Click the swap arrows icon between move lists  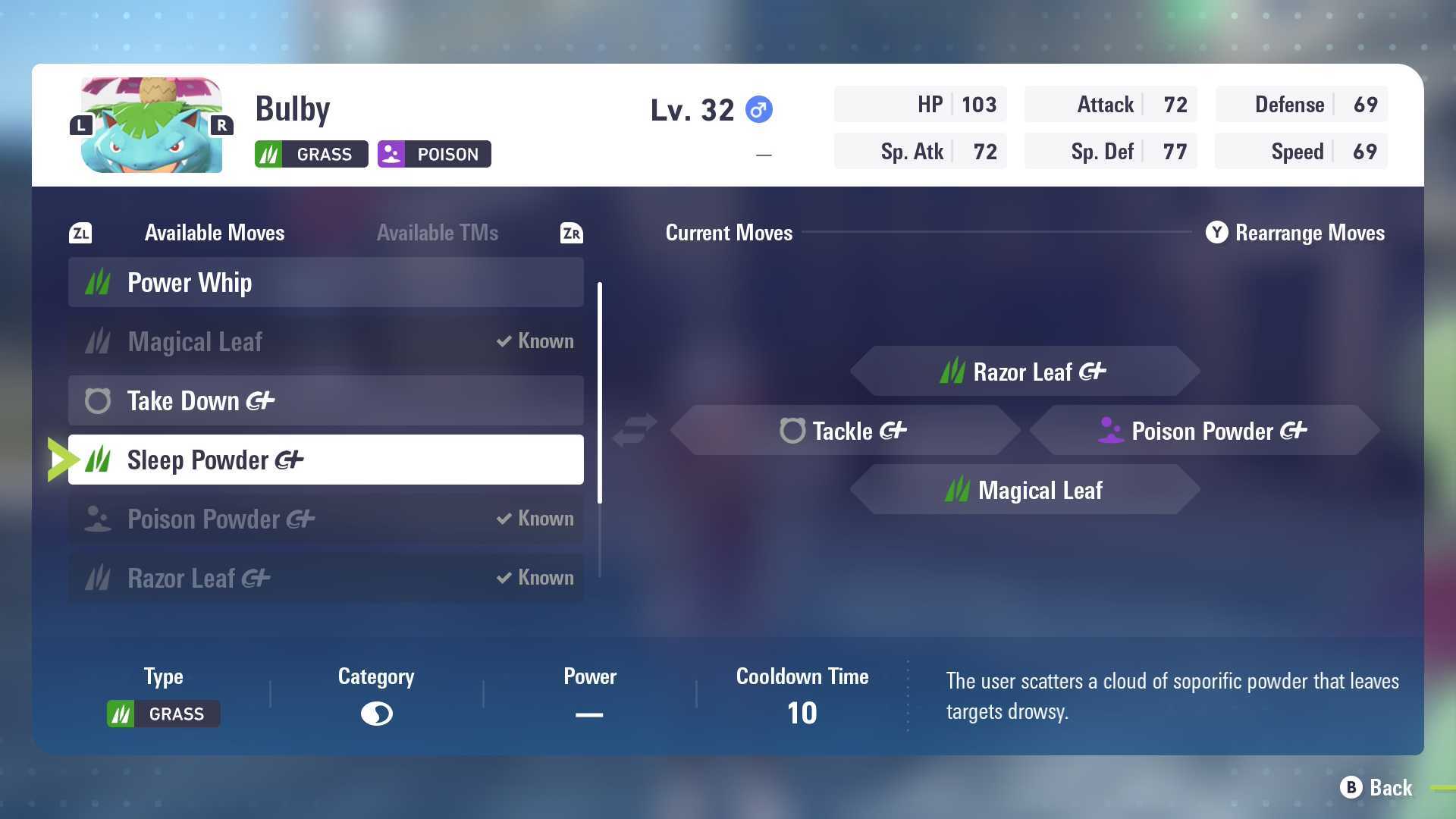coord(635,430)
